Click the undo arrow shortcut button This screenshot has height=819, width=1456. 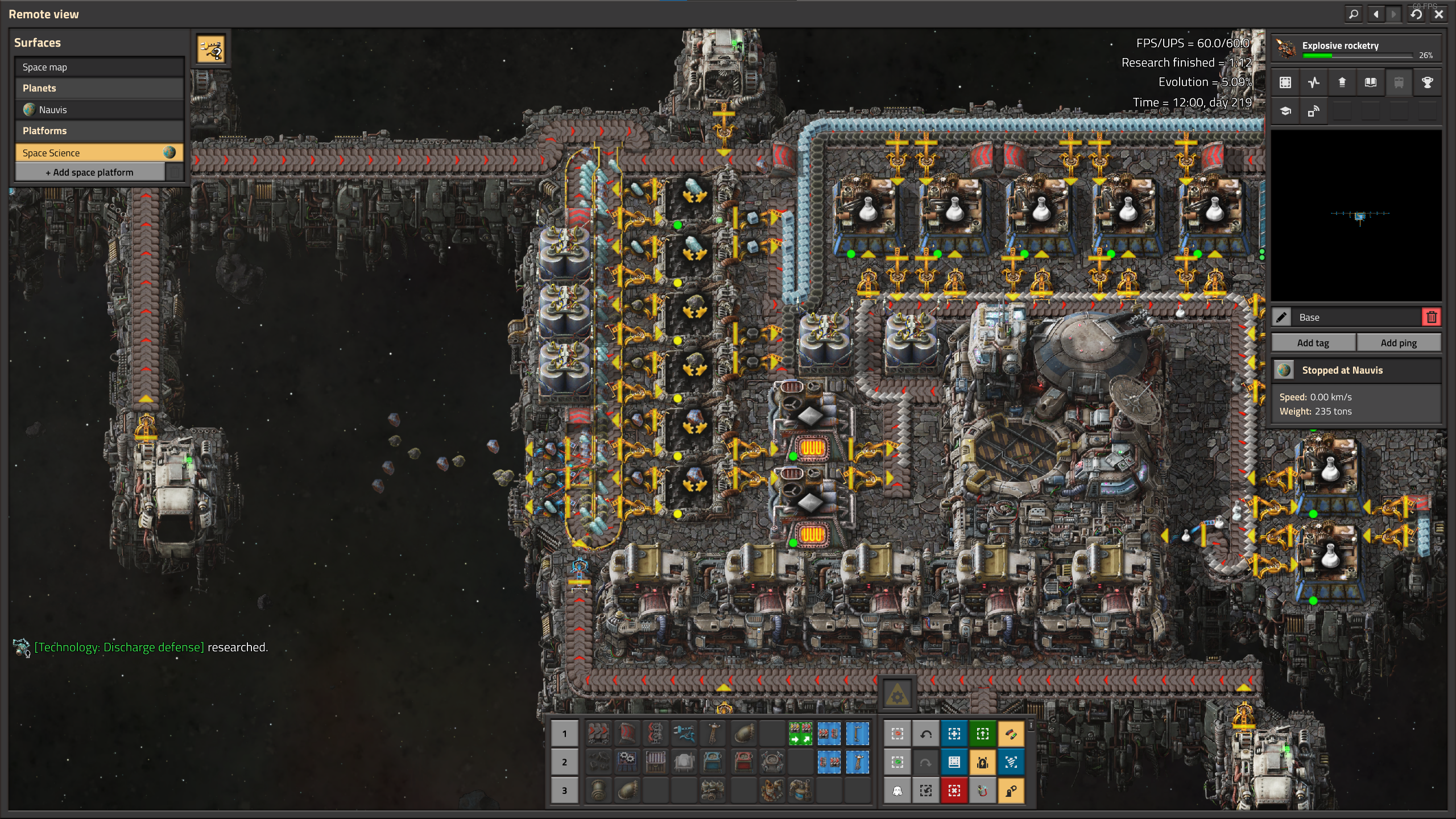click(925, 734)
